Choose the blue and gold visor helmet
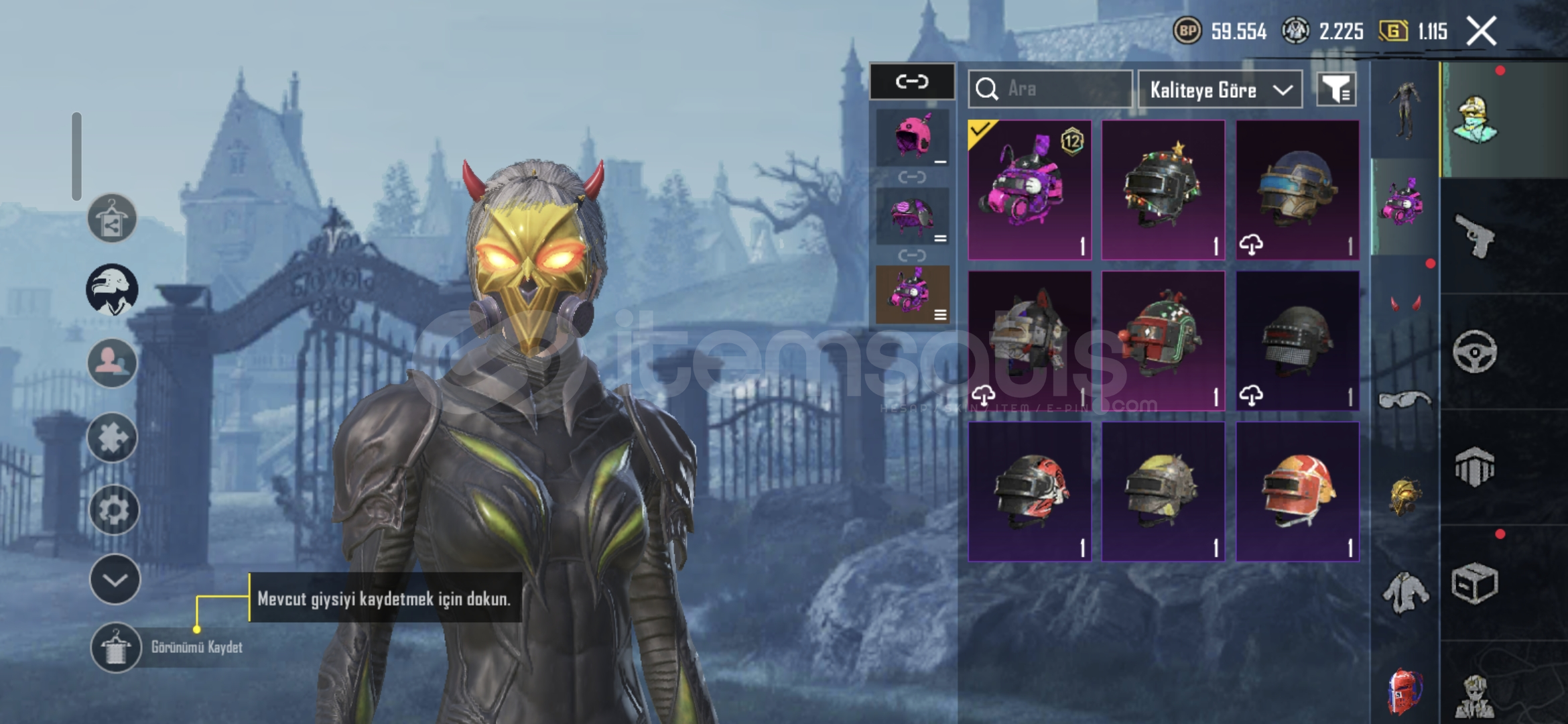The height and width of the screenshot is (724, 1568). pos(1297,190)
